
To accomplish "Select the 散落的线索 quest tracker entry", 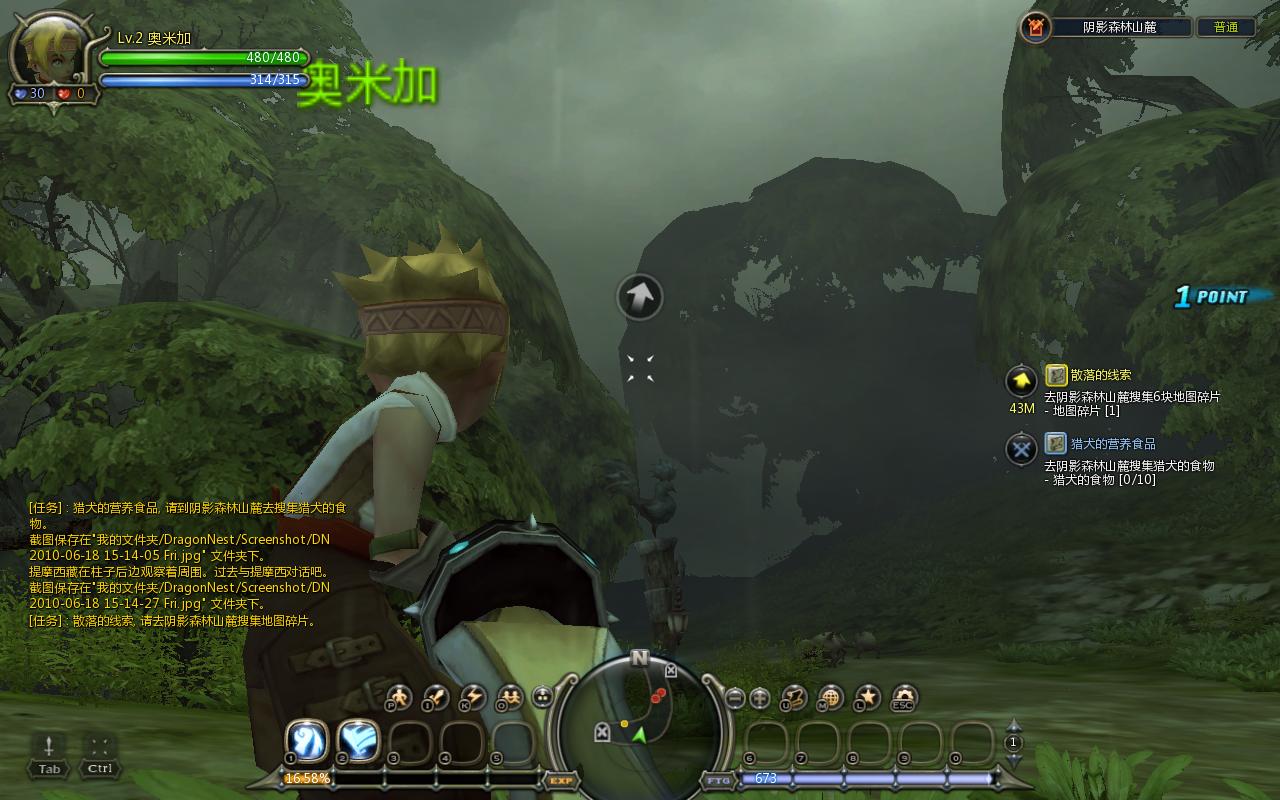I will [1100, 375].
